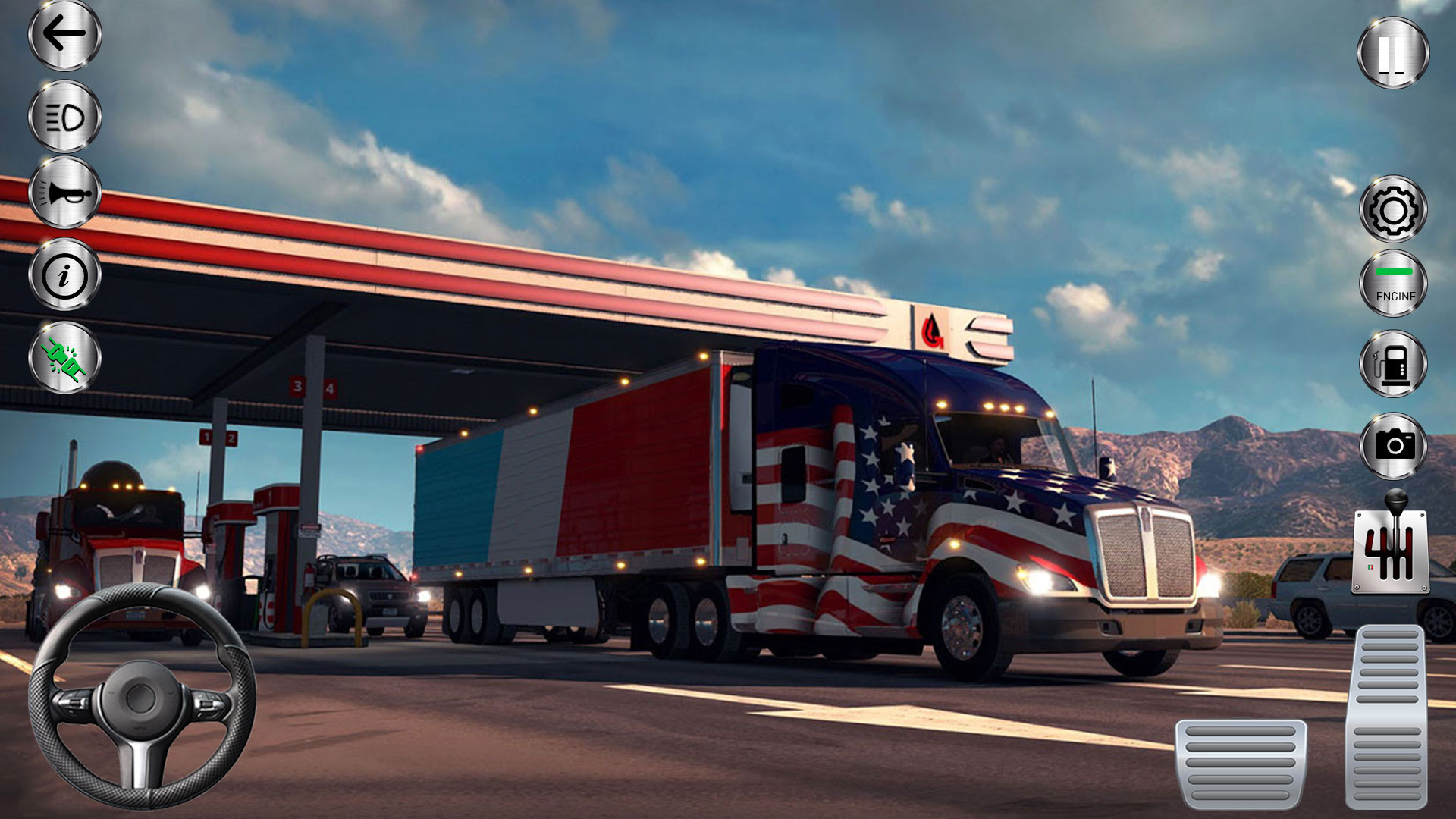The width and height of the screenshot is (1456, 819).
Task: Click the green ENGINE status bar
Action: click(1392, 271)
